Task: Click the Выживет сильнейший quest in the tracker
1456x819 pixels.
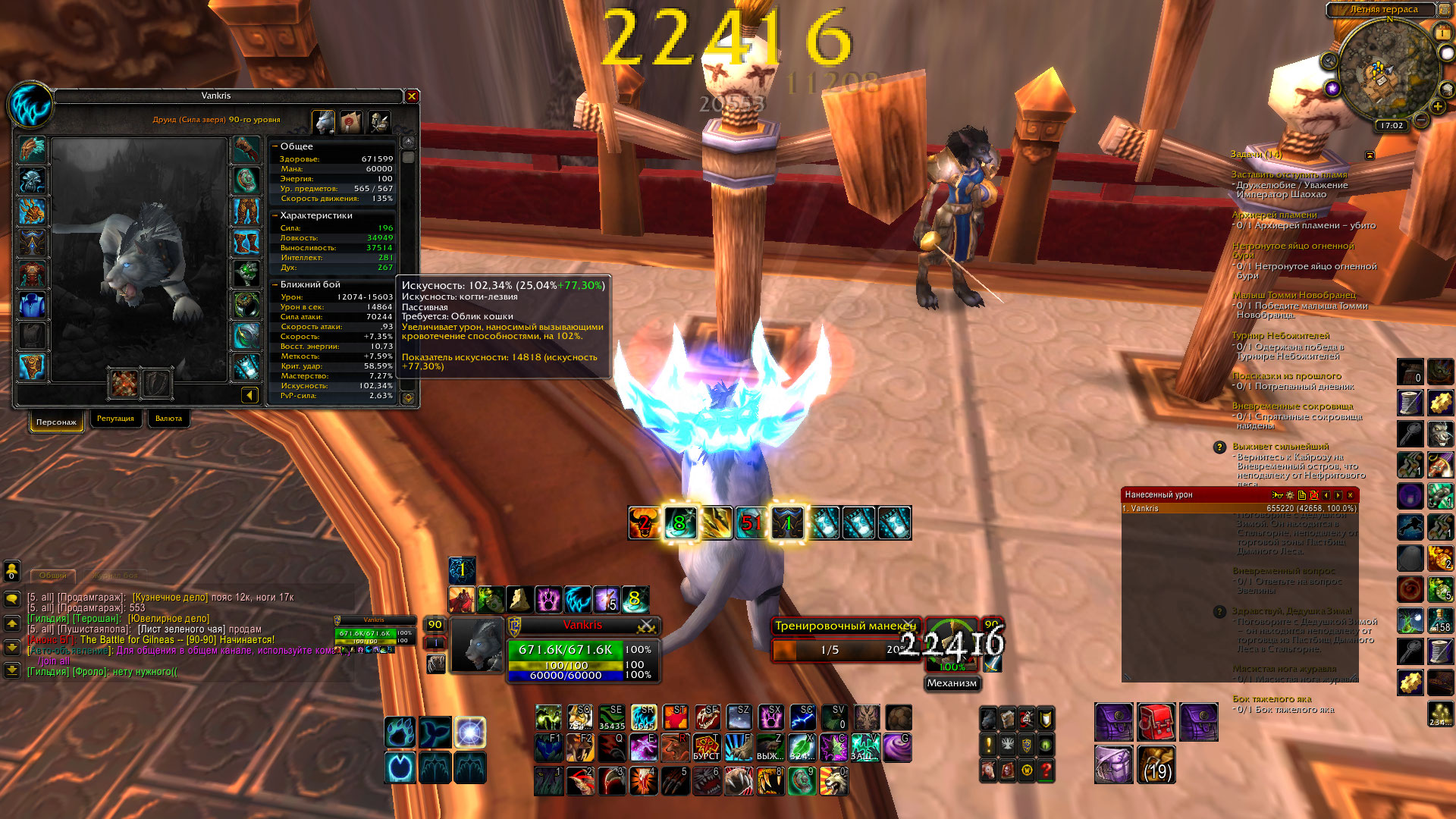Action: 1280,447
